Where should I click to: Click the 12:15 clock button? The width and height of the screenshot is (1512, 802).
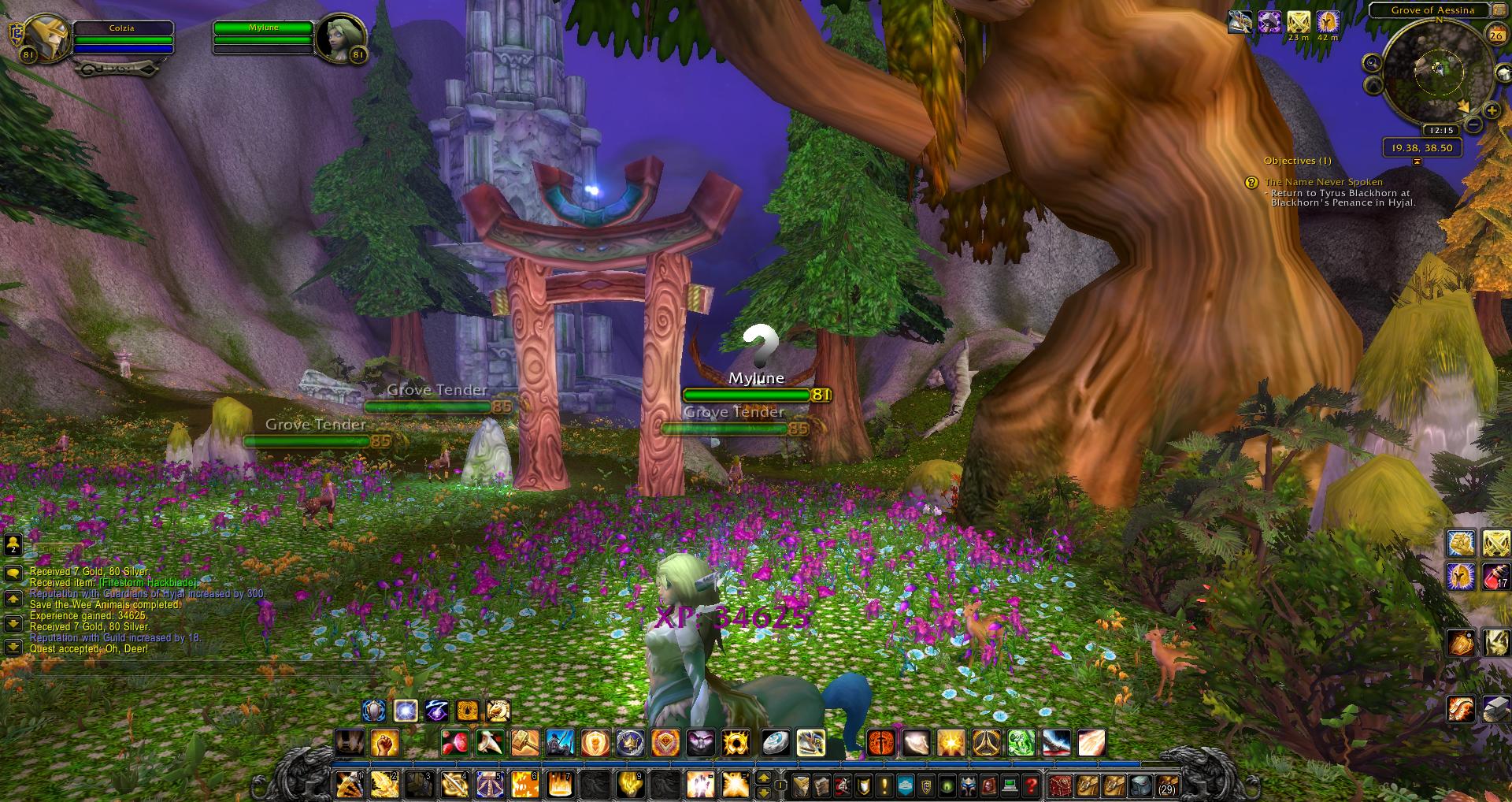[1440, 130]
